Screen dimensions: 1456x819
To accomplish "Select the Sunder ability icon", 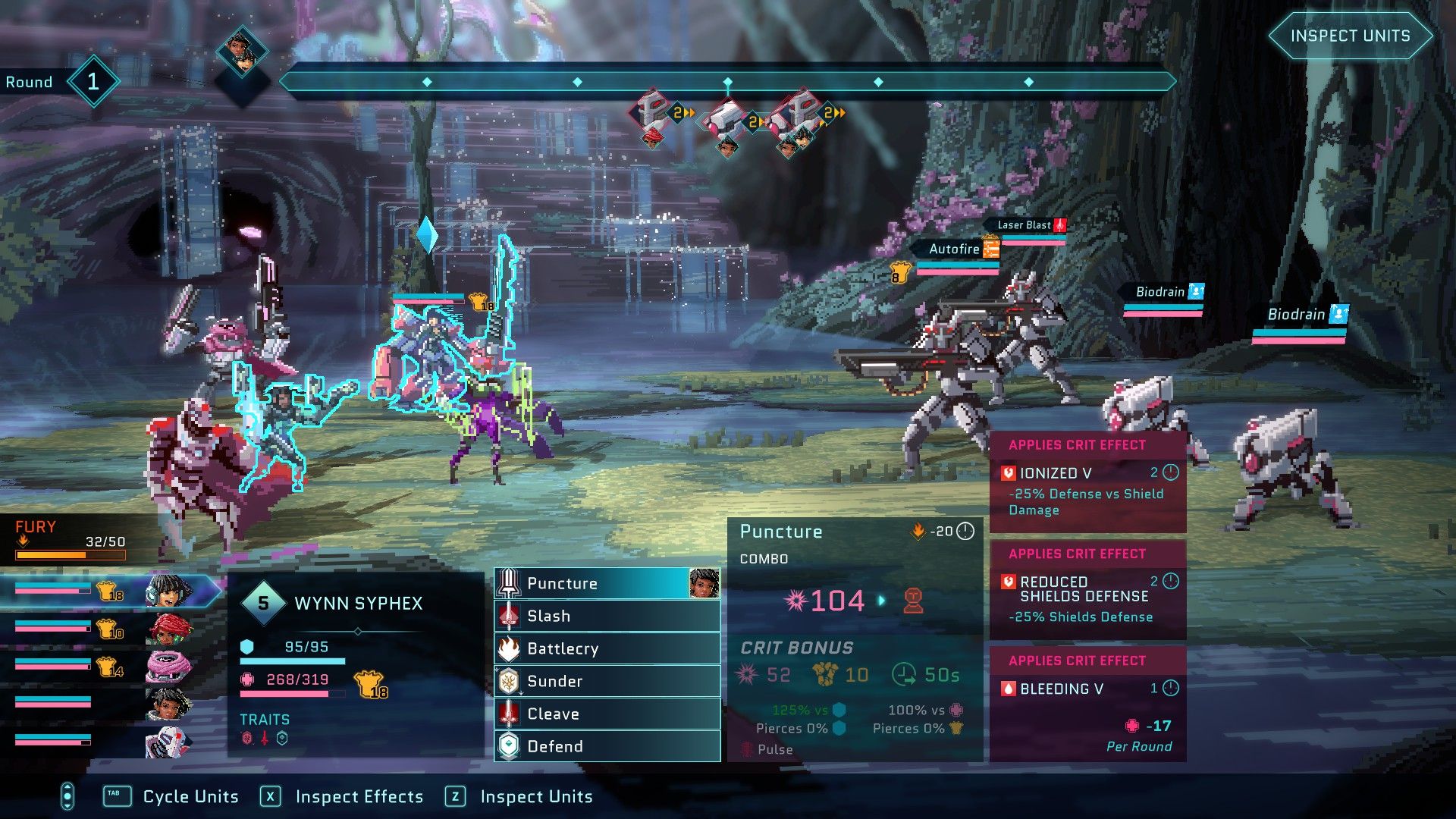I will tap(509, 681).
